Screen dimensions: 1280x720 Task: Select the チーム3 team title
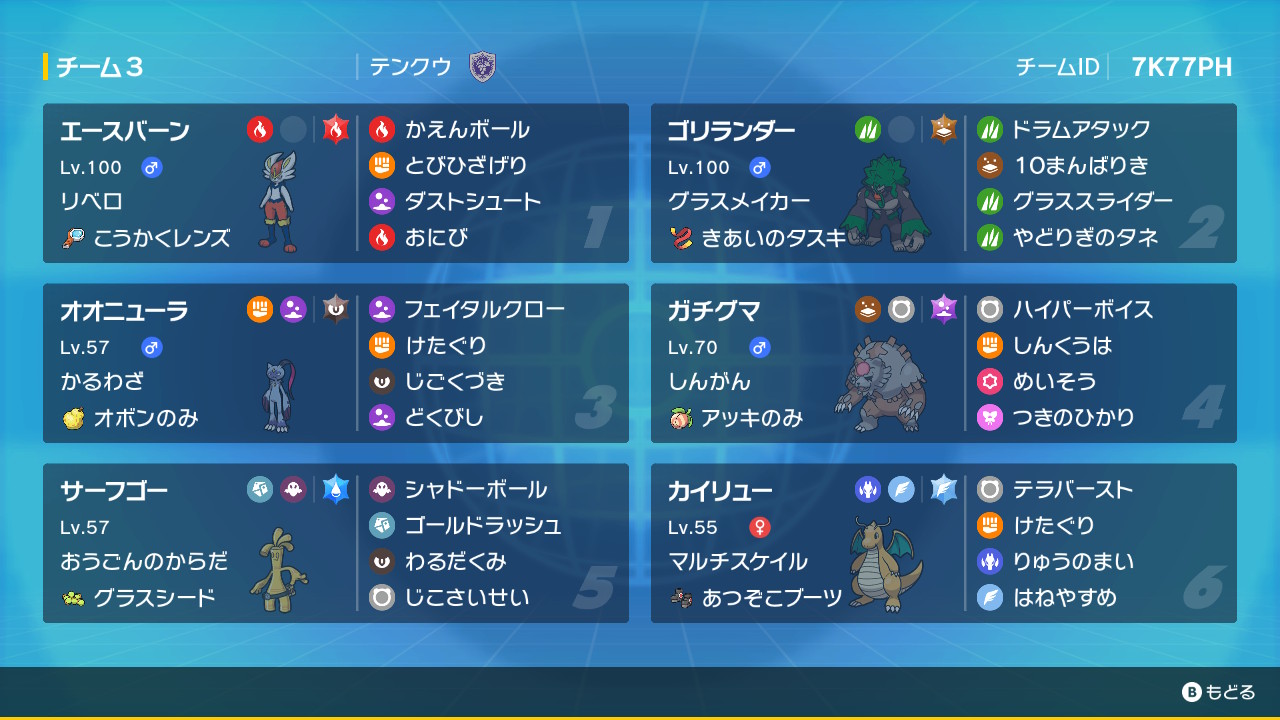(100, 67)
